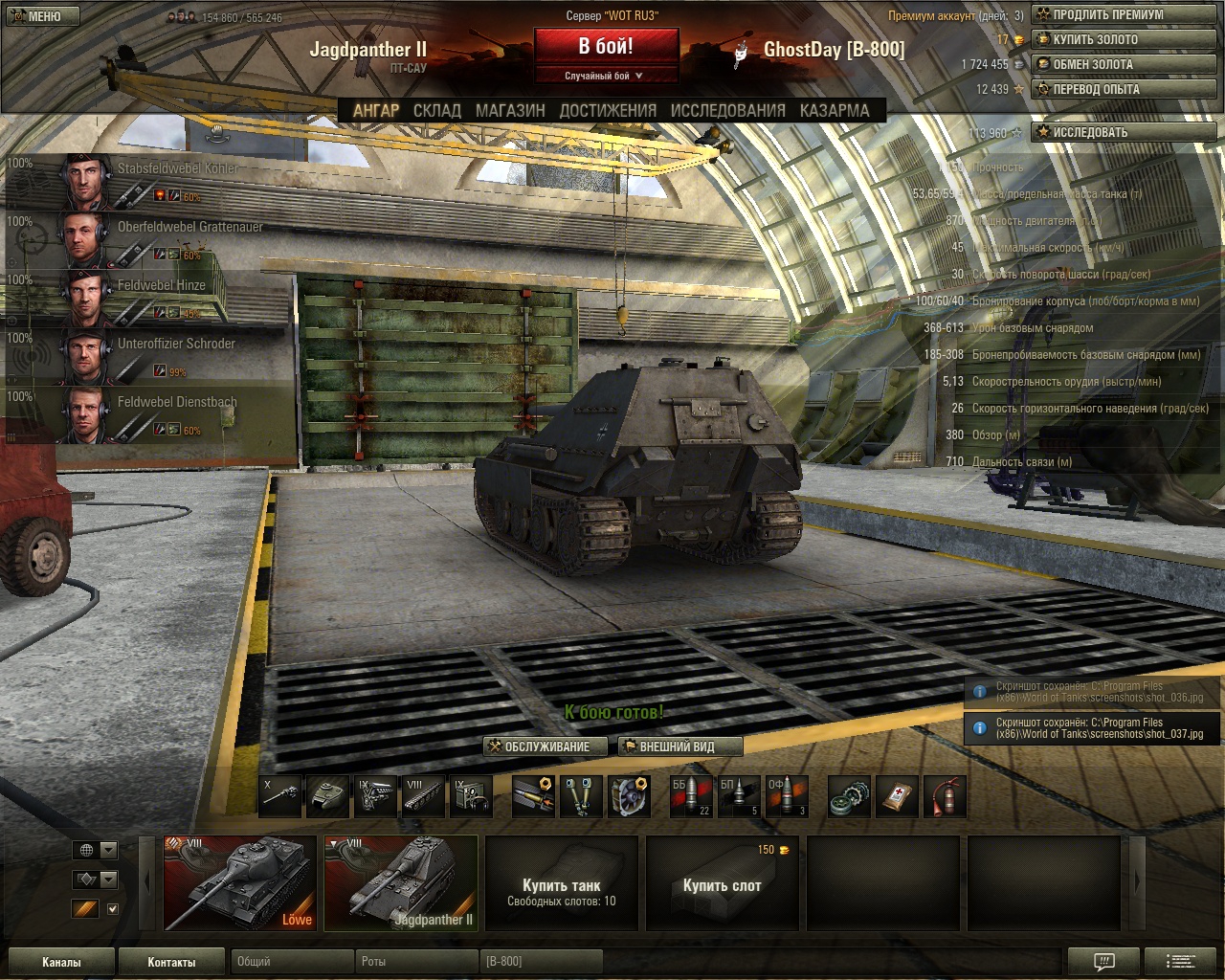Start battle with the В бой! button

point(606,46)
